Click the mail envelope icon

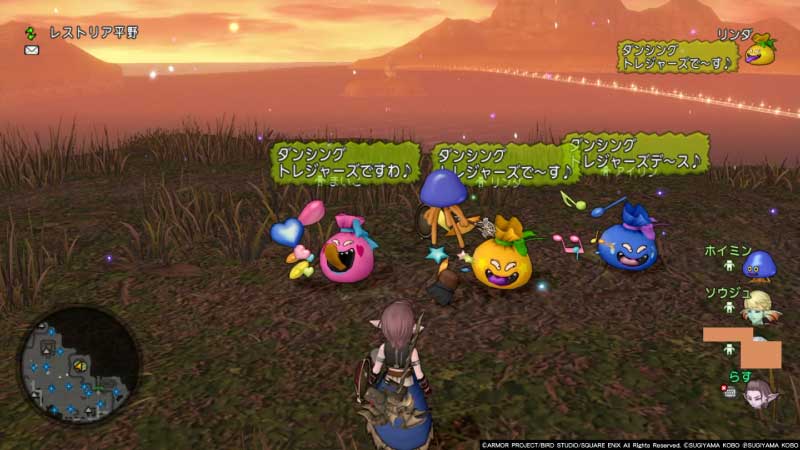32,50
